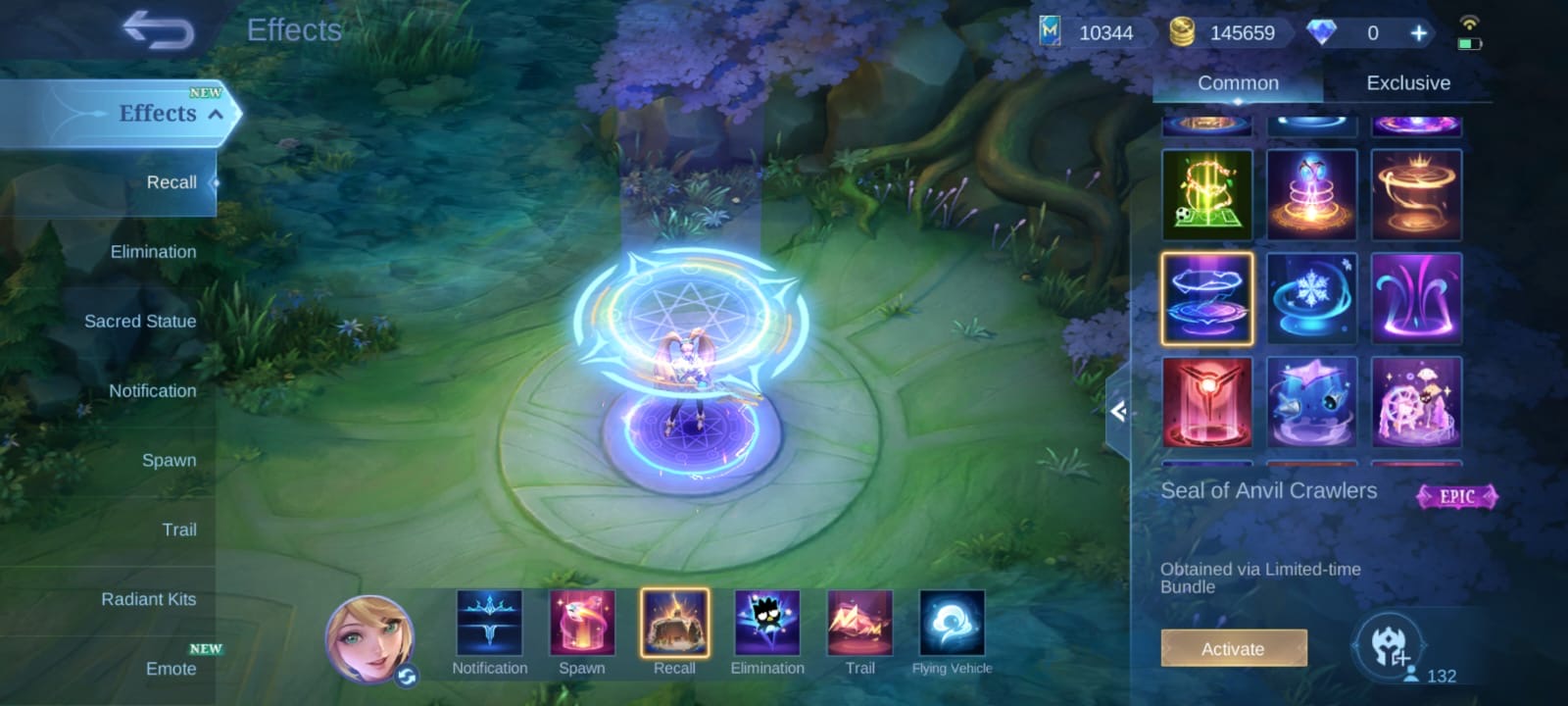Go back using the return arrow
This screenshot has width=1568, height=706.
[x=159, y=30]
